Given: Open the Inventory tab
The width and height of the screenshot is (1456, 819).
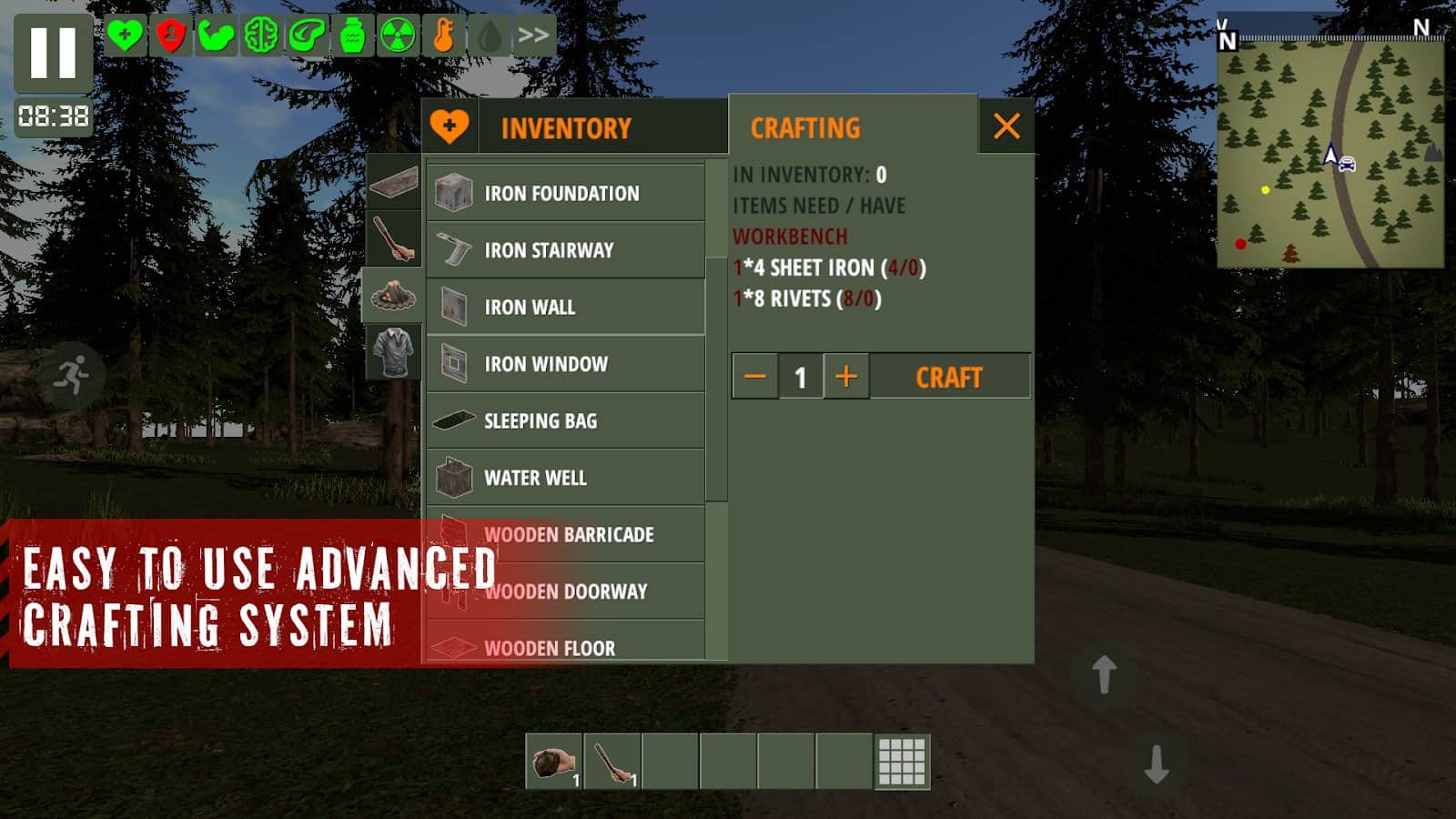Looking at the screenshot, I should 565,128.
